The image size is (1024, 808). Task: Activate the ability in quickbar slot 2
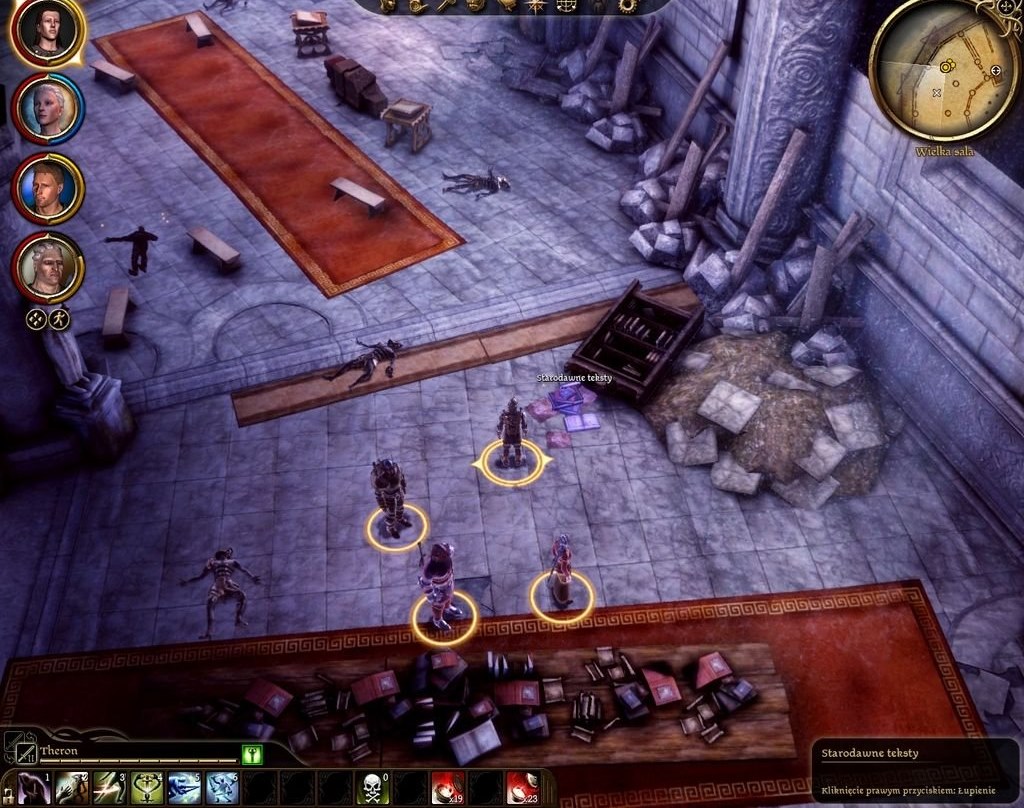[72, 788]
